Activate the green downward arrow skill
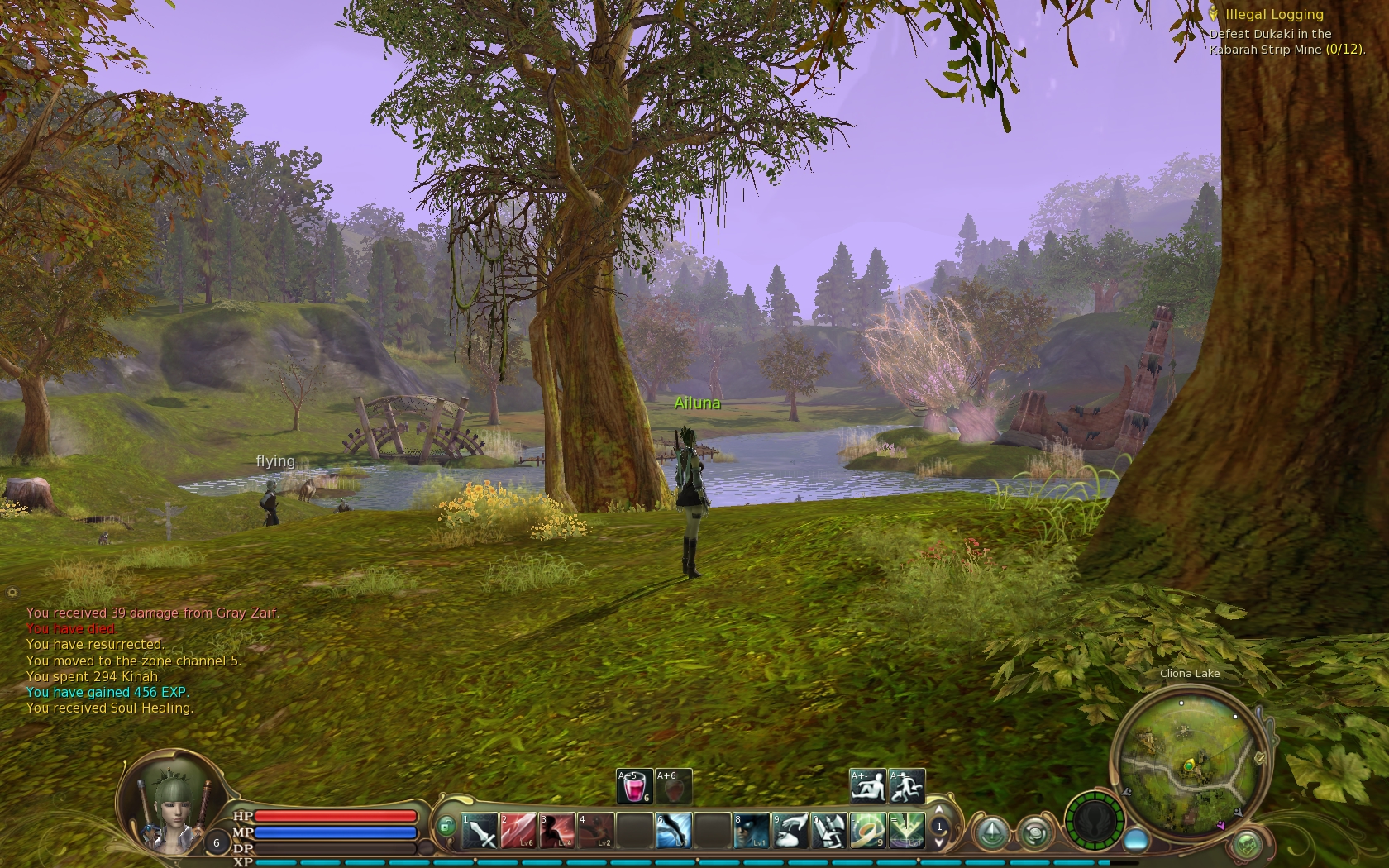This screenshot has width=1389, height=868. [906, 830]
